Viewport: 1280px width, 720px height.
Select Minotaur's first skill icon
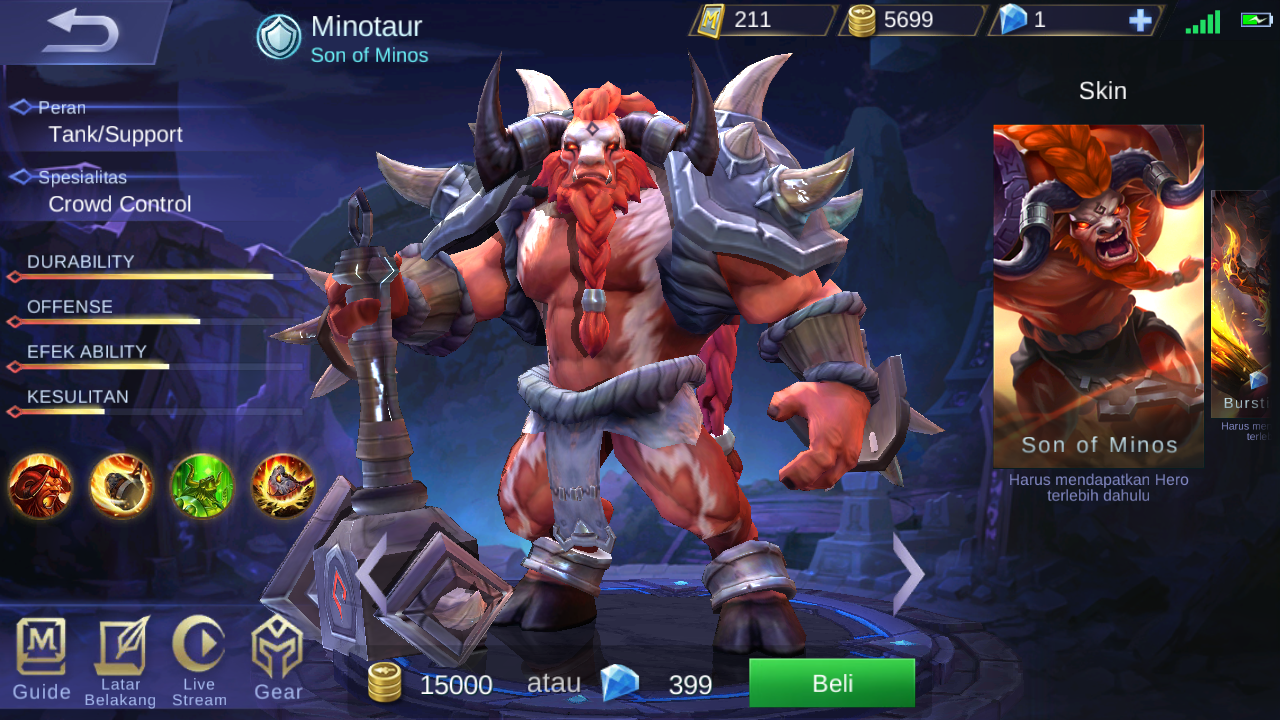tap(38, 487)
